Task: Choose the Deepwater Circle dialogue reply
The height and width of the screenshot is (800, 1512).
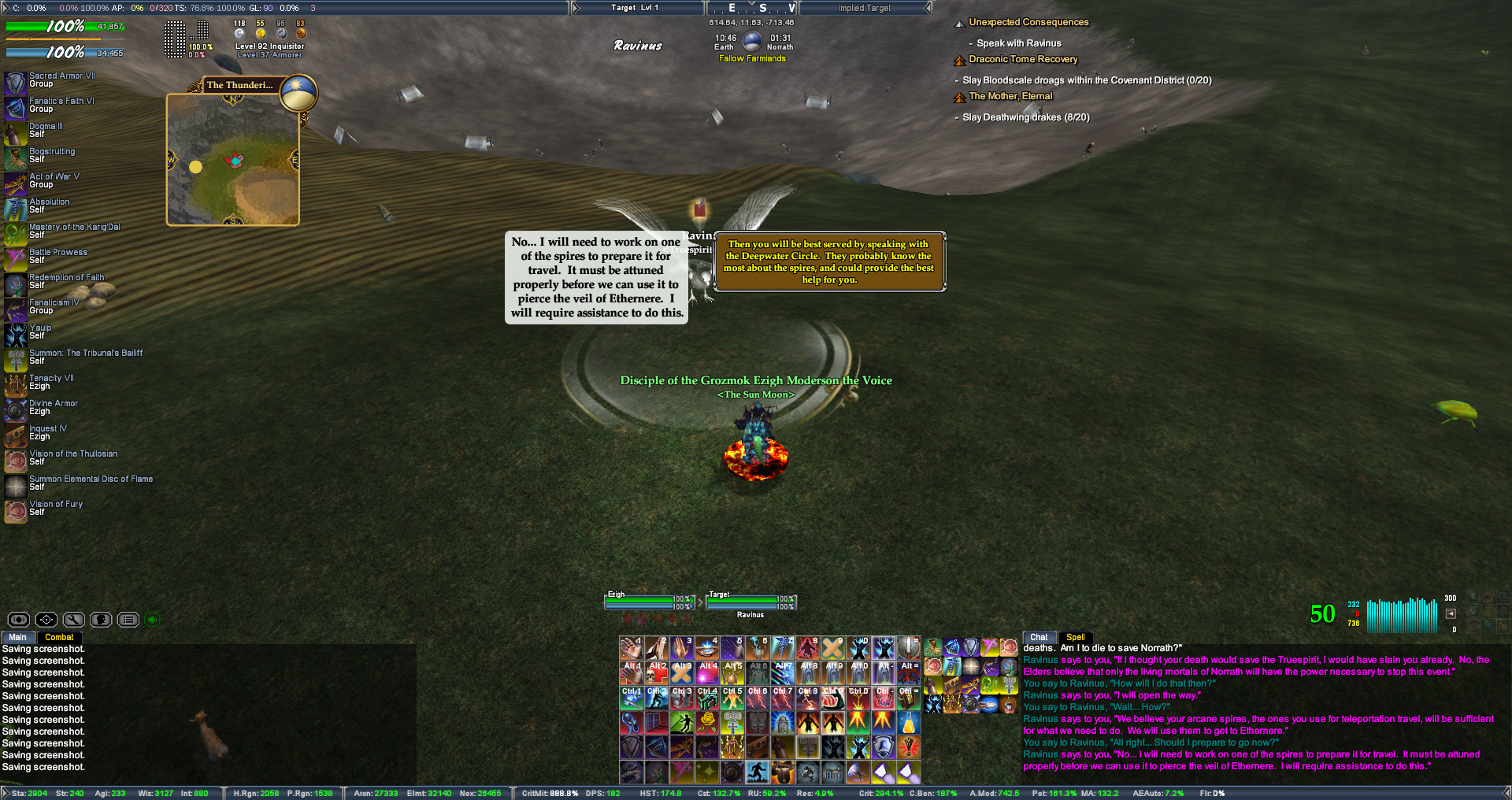Action: click(x=828, y=261)
